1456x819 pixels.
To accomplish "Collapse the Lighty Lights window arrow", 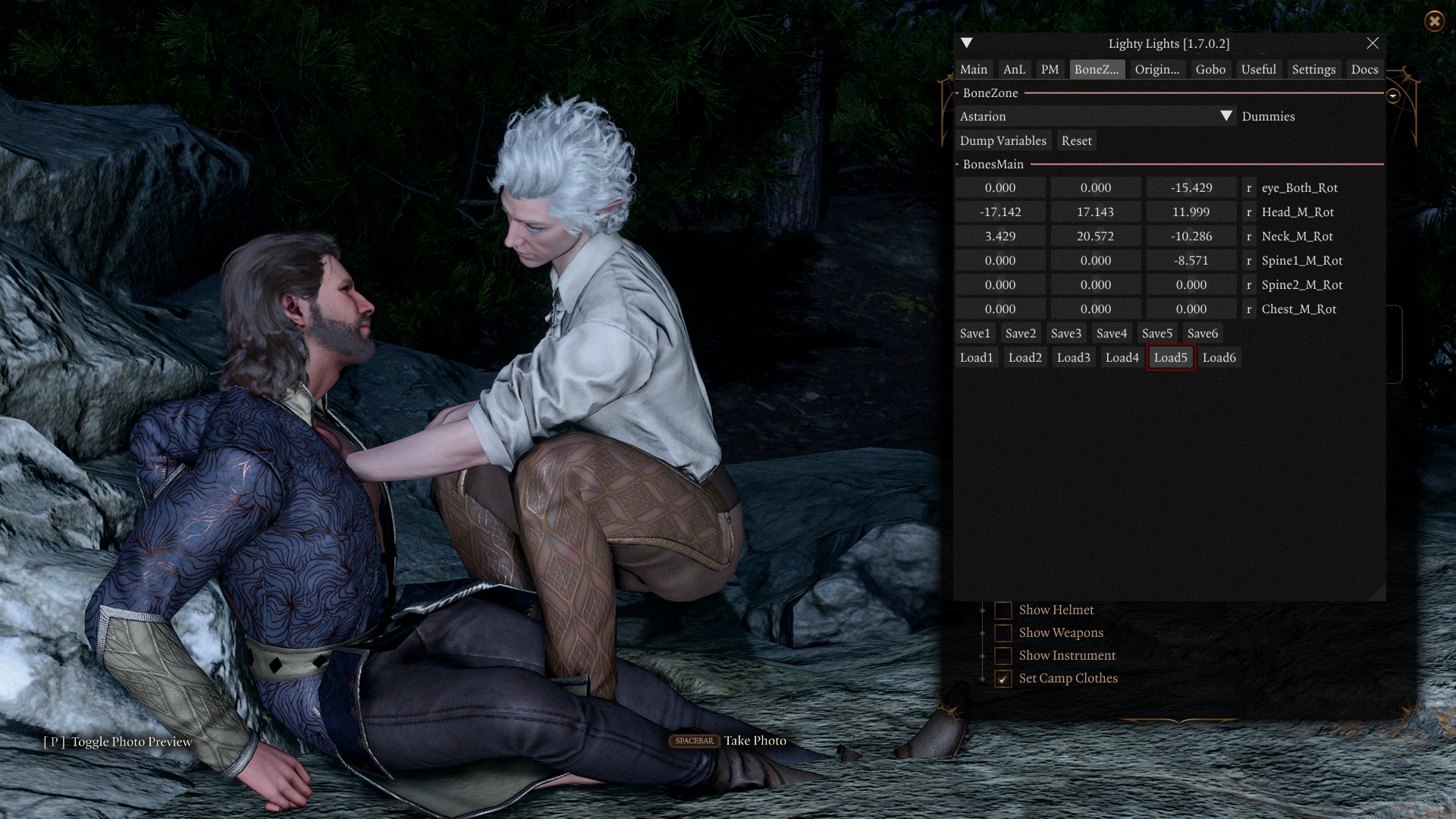I will point(967,43).
